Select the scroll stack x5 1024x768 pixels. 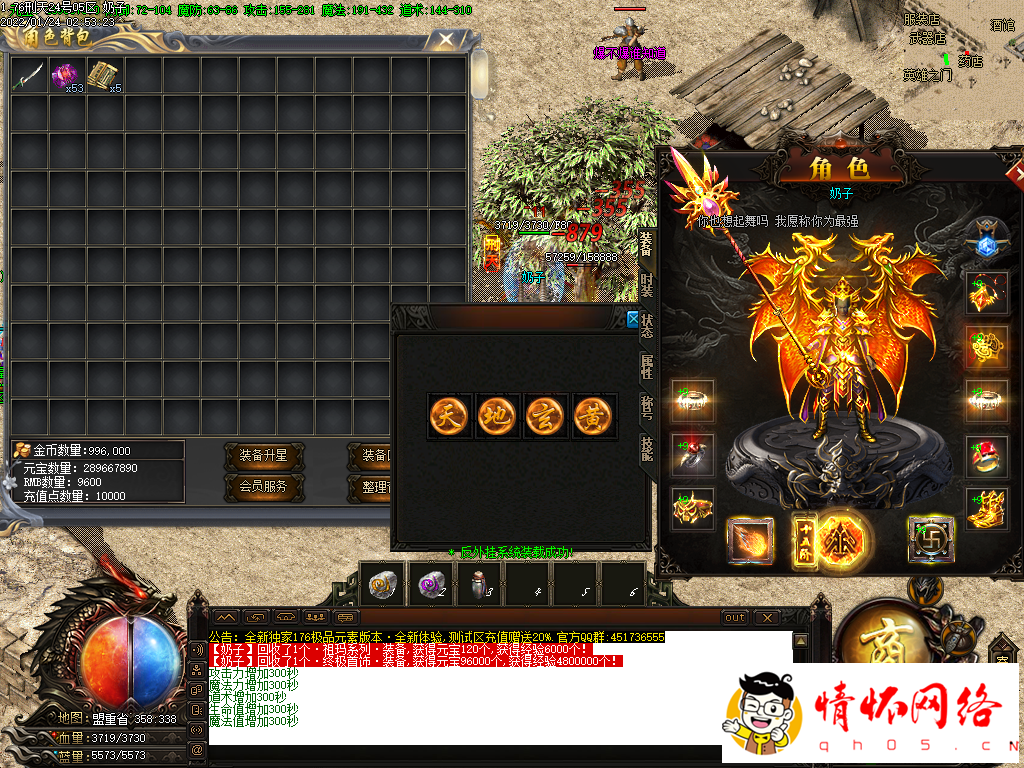click(103, 76)
